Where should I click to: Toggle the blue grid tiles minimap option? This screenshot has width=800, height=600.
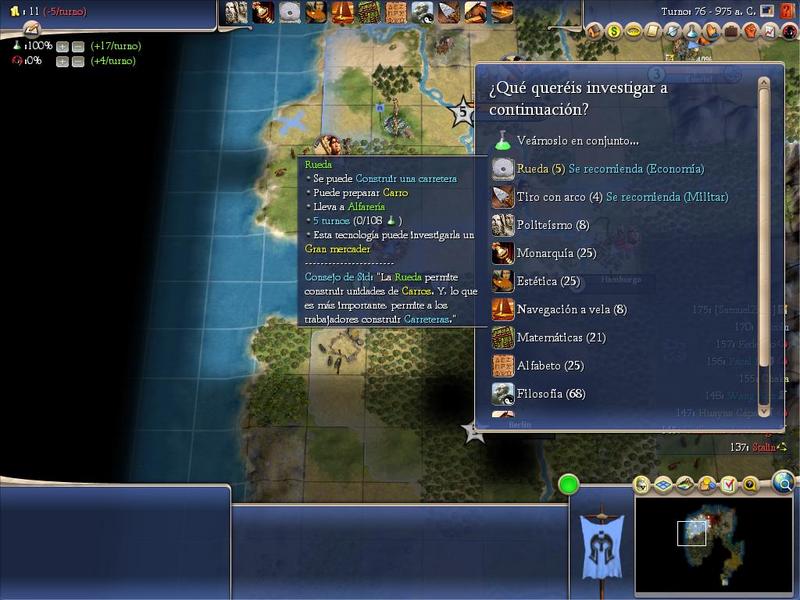(x=664, y=485)
